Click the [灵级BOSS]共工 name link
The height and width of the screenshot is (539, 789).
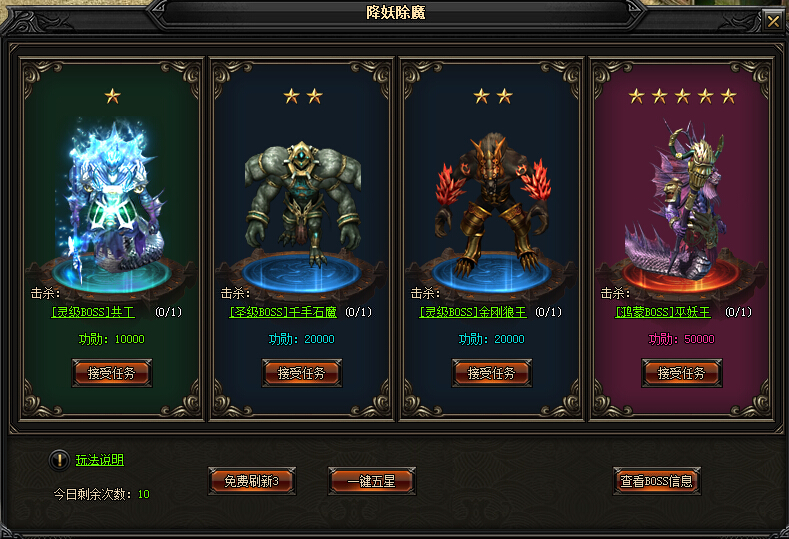tap(92, 312)
